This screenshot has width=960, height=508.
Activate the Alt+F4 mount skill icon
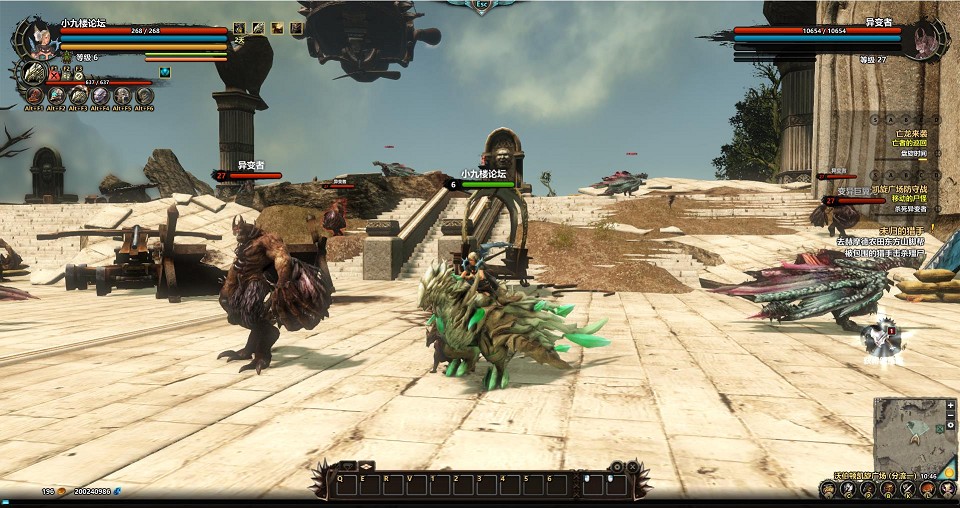pyautogui.click(x=100, y=96)
